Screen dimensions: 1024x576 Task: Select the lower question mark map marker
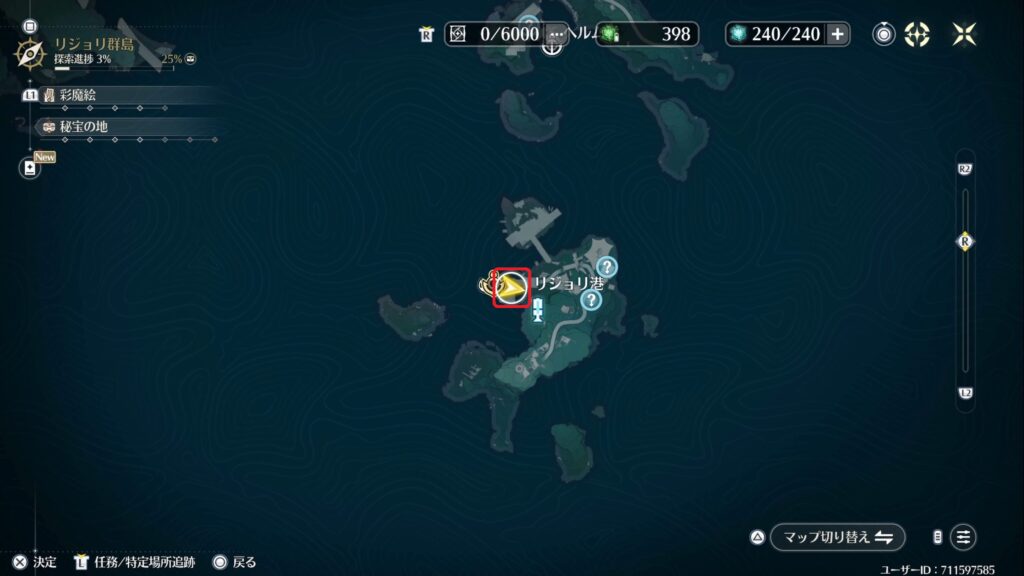[590, 299]
